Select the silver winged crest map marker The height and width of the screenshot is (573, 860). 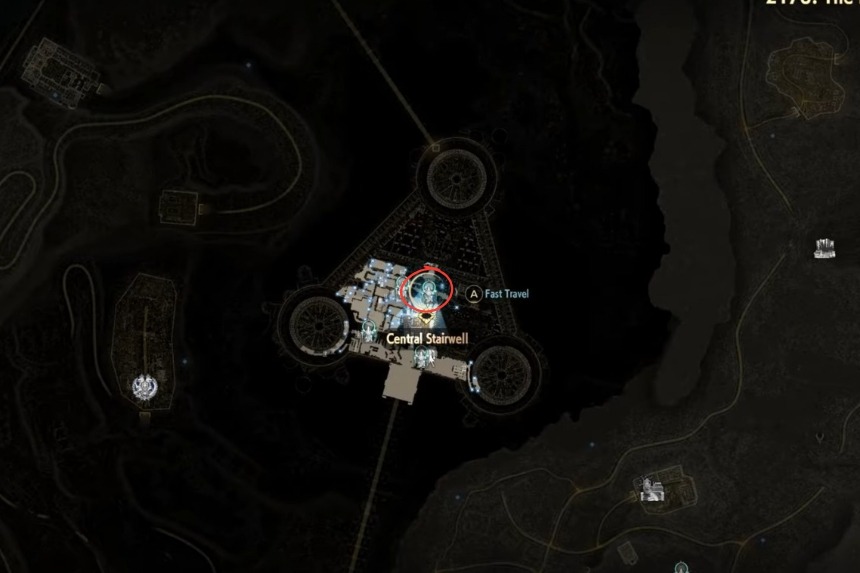(145, 383)
